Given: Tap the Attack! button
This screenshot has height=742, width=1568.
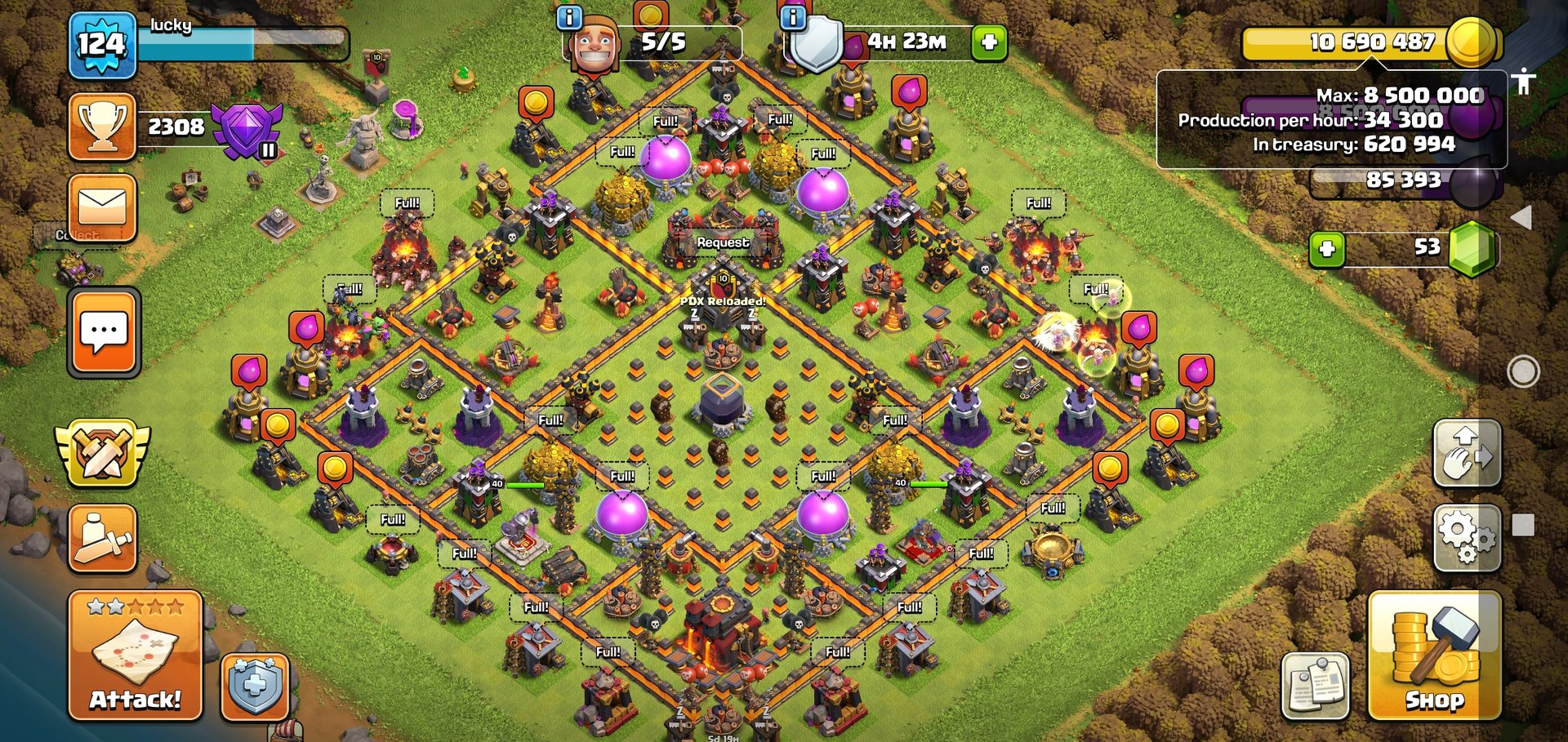Looking at the screenshot, I should (x=135, y=656).
